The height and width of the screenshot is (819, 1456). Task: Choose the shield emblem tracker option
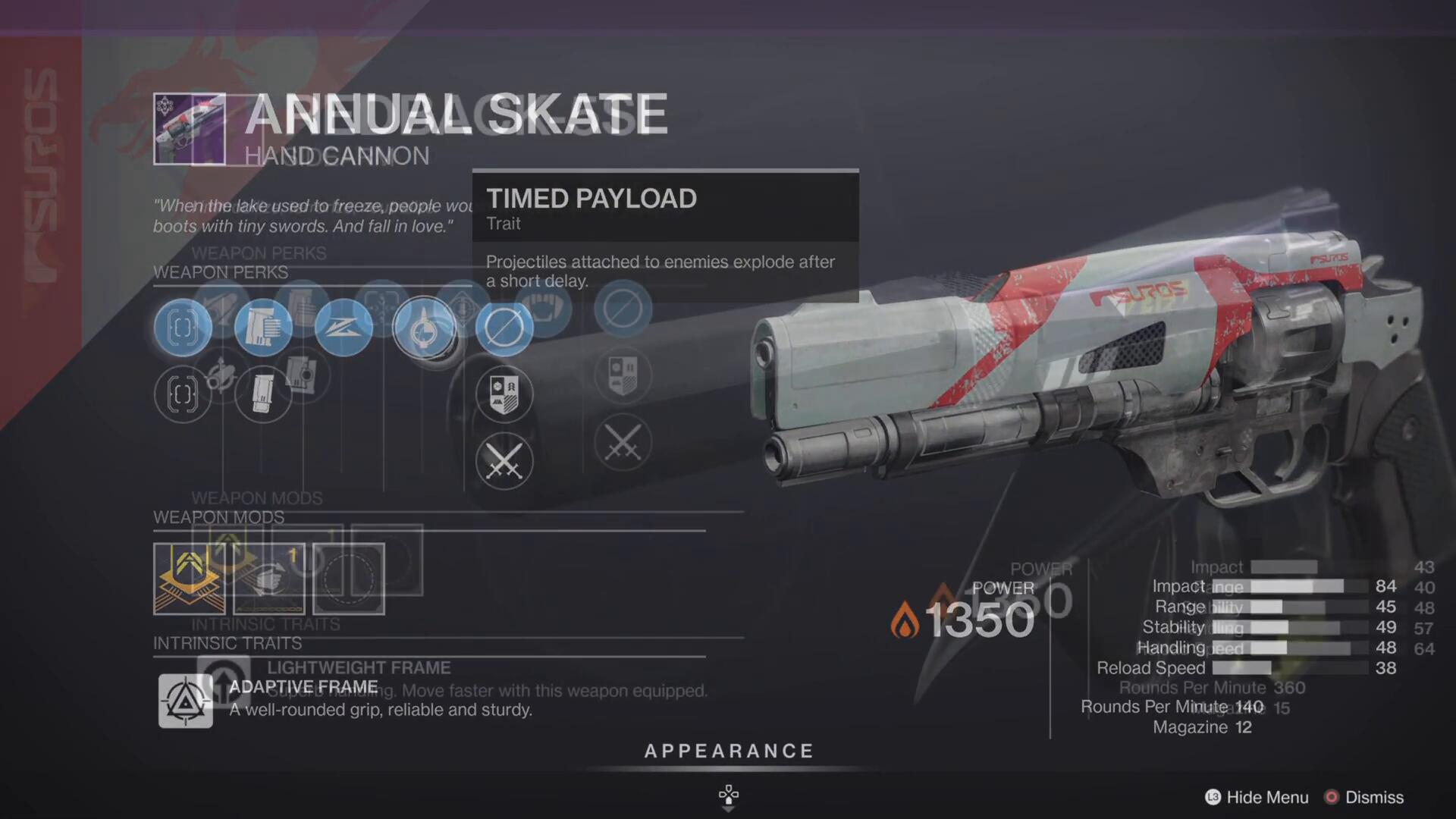(504, 394)
